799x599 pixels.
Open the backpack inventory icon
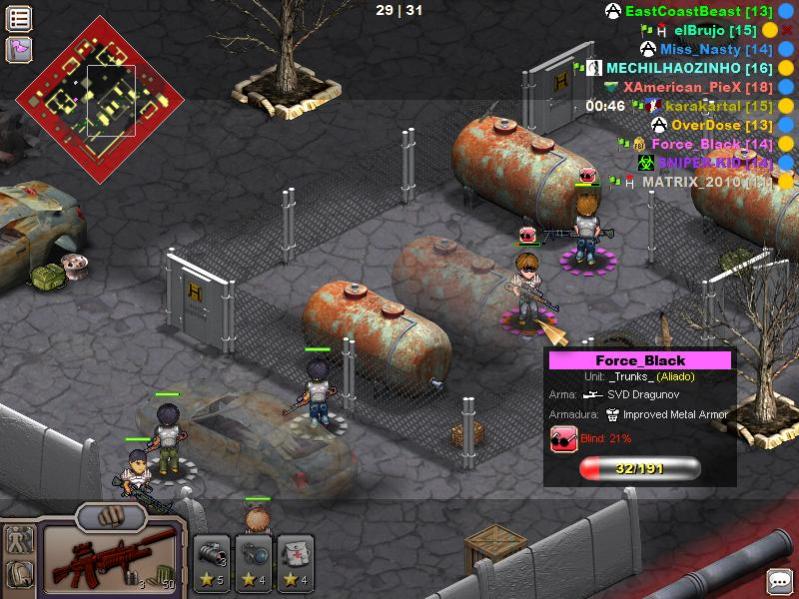pos(19,574)
